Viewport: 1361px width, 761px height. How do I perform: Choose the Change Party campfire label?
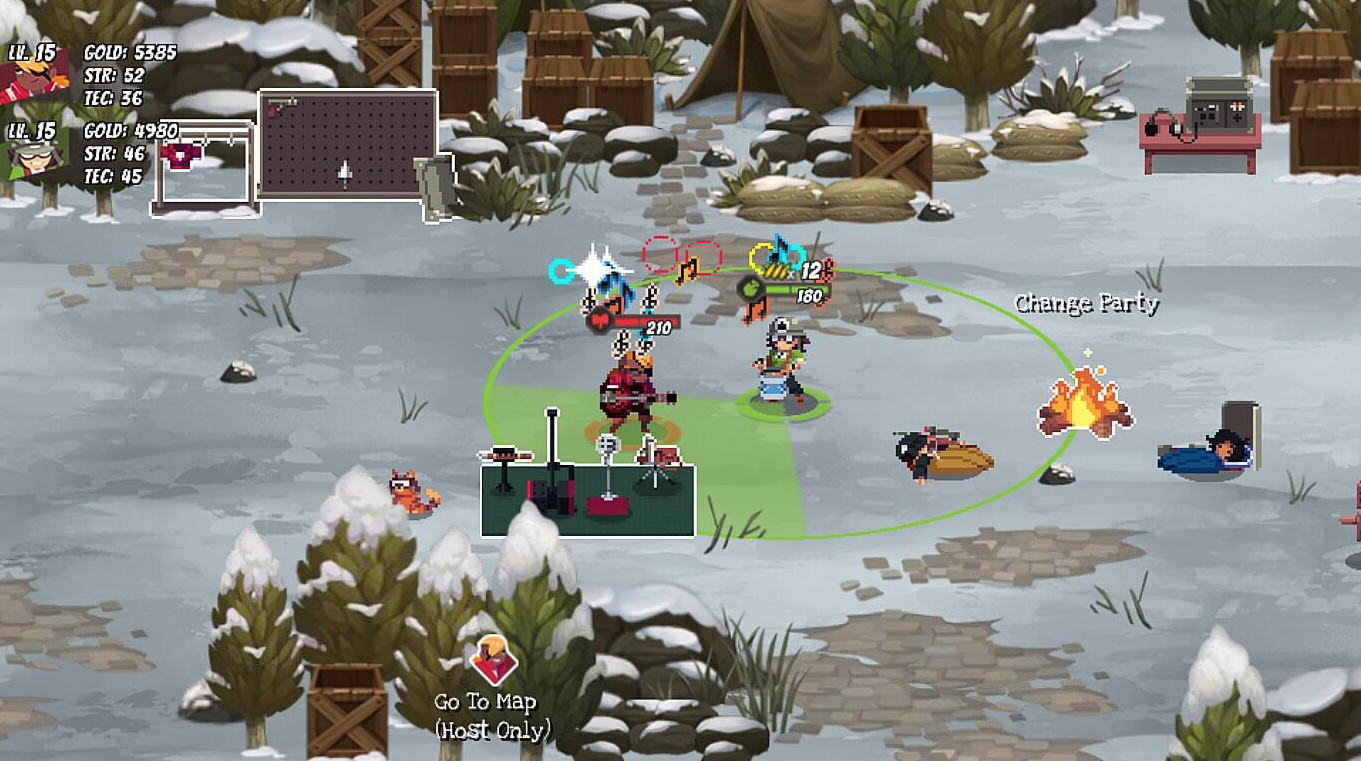pyautogui.click(x=1086, y=304)
